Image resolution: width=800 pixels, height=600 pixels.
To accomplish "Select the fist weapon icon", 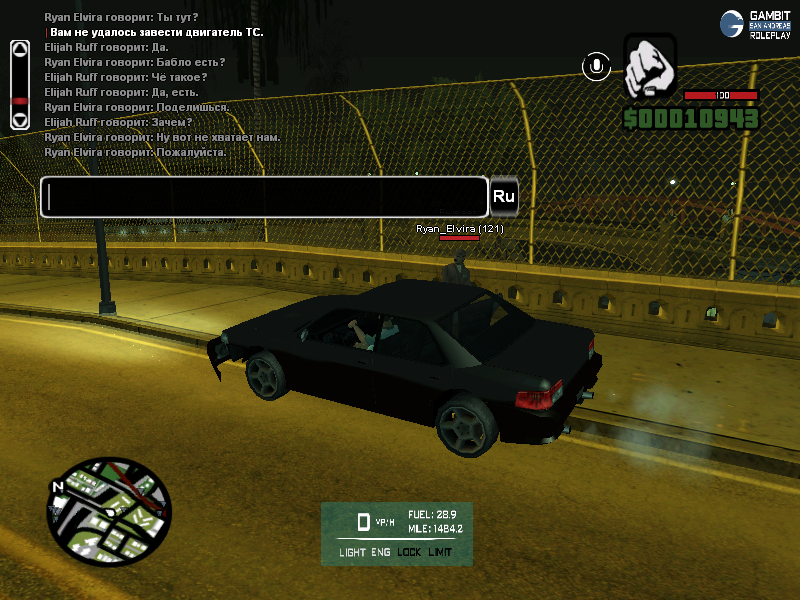I will click(x=650, y=68).
